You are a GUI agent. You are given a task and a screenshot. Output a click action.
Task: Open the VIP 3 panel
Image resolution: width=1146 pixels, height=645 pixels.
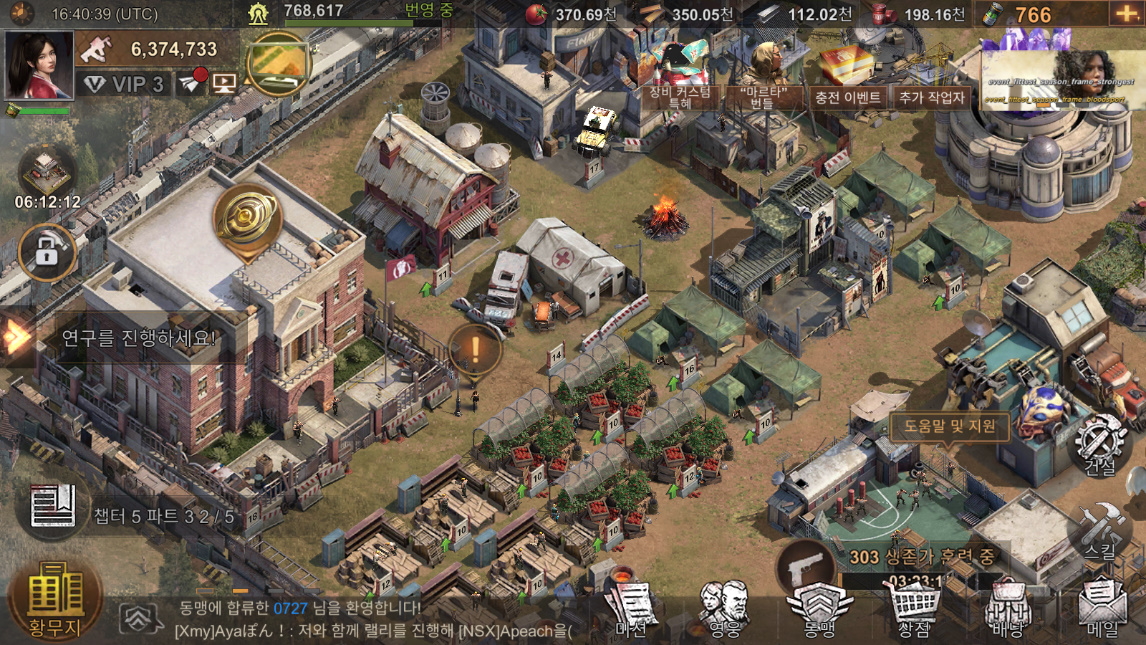tap(125, 84)
